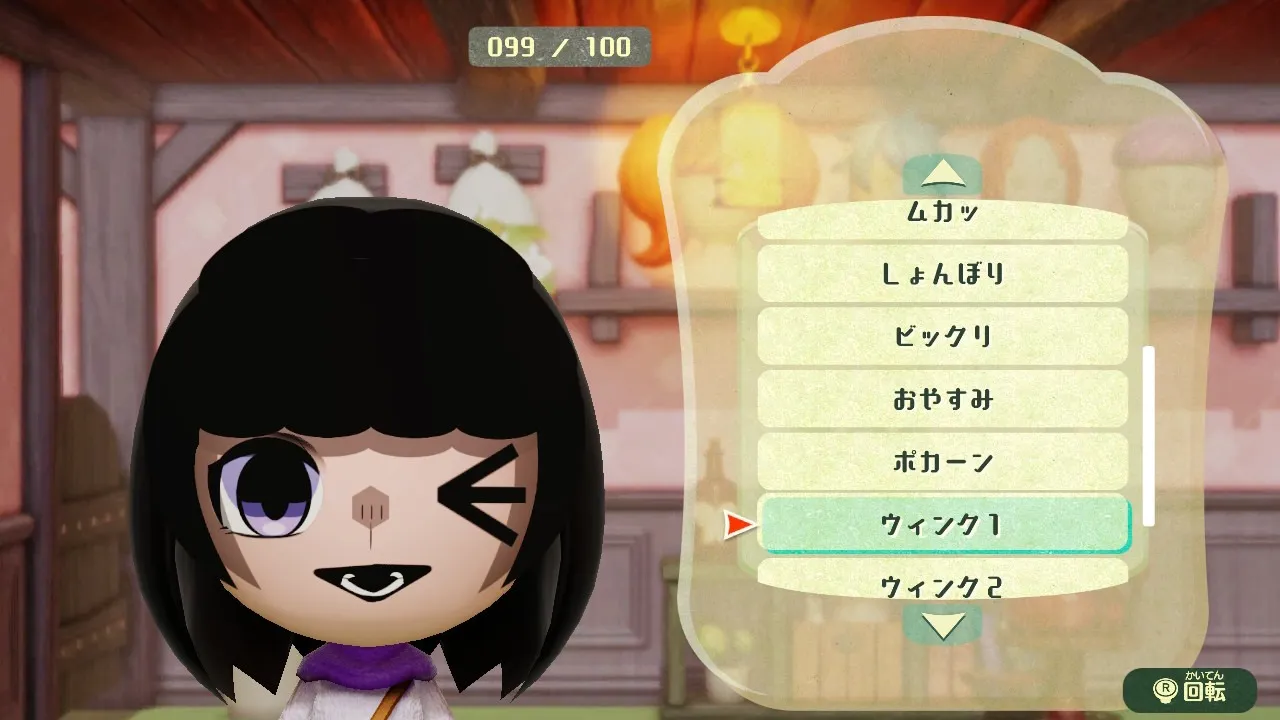
Task: Click the white scrollbar beside the expression list
Action: (1149, 435)
